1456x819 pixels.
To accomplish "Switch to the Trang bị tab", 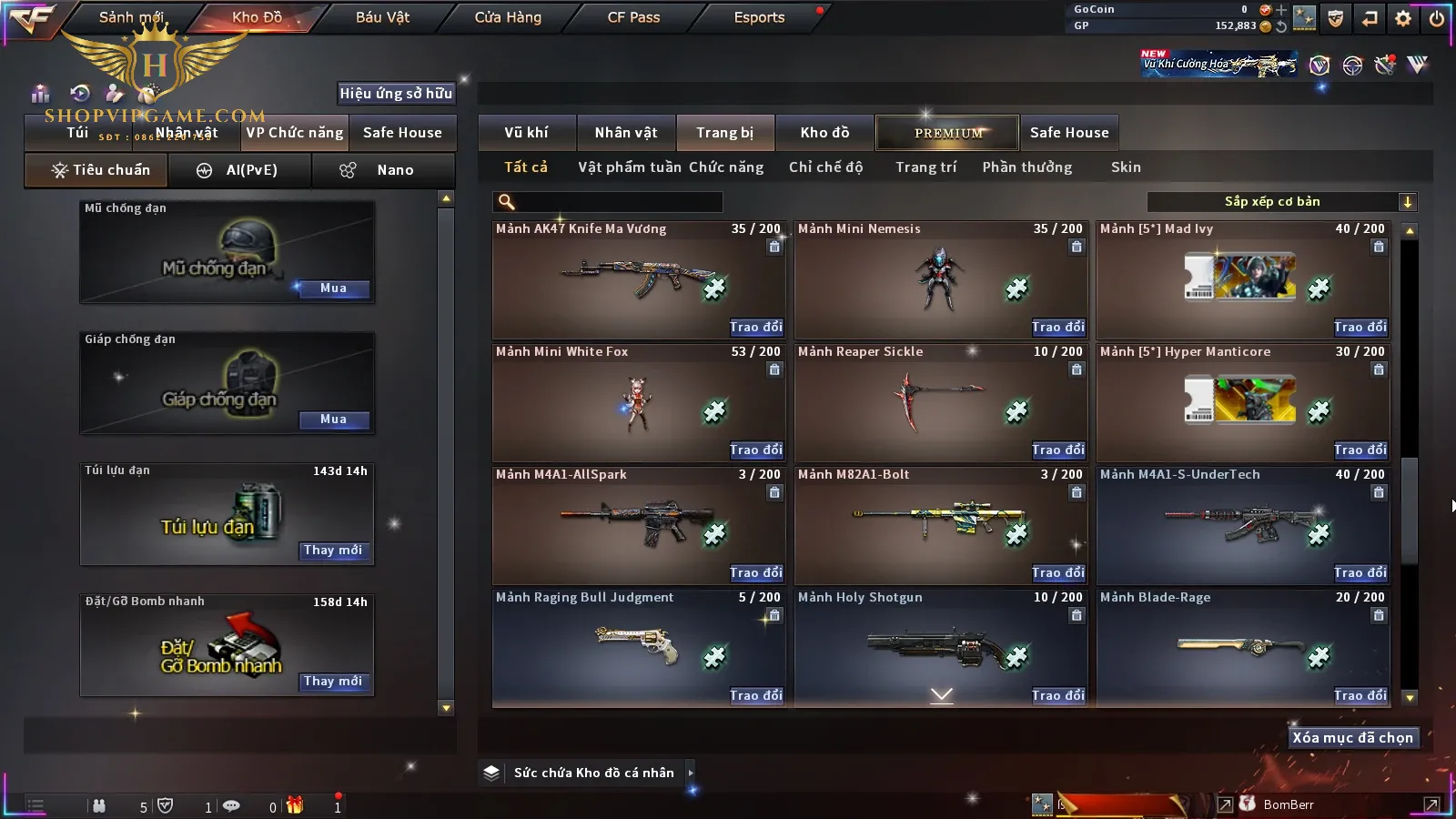I will (x=724, y=133).
